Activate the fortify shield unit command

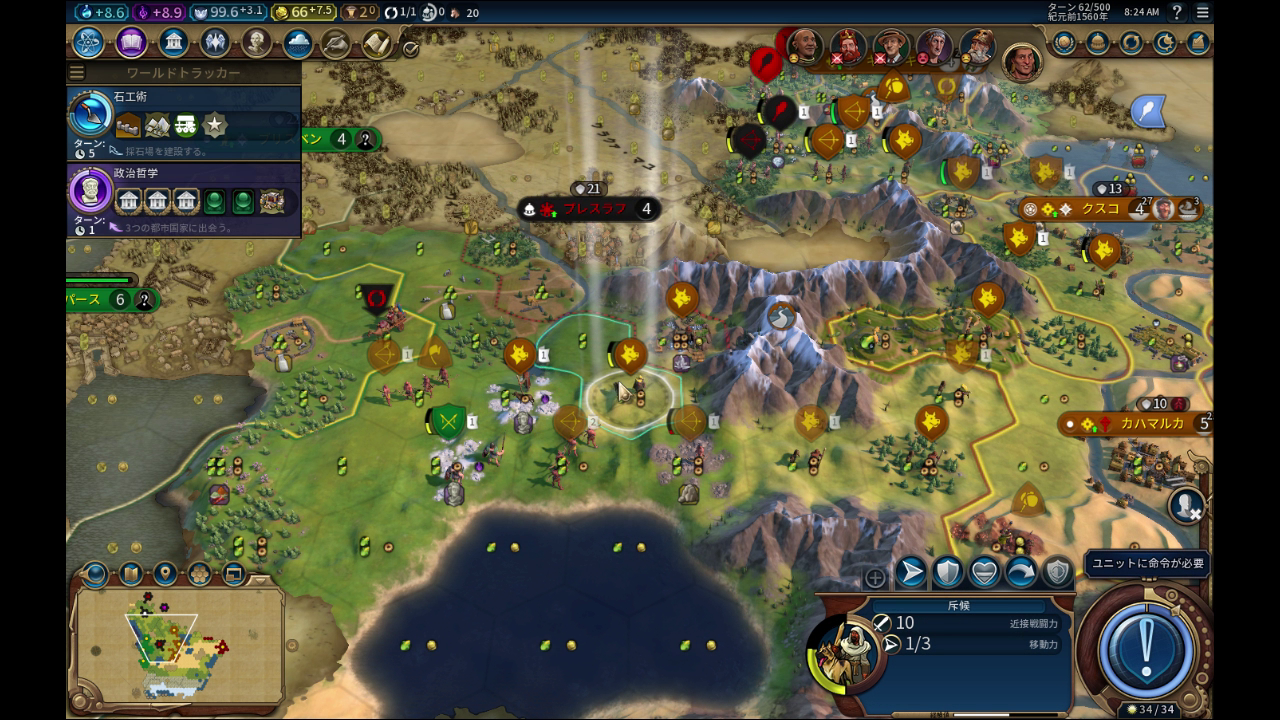[947, 572]
